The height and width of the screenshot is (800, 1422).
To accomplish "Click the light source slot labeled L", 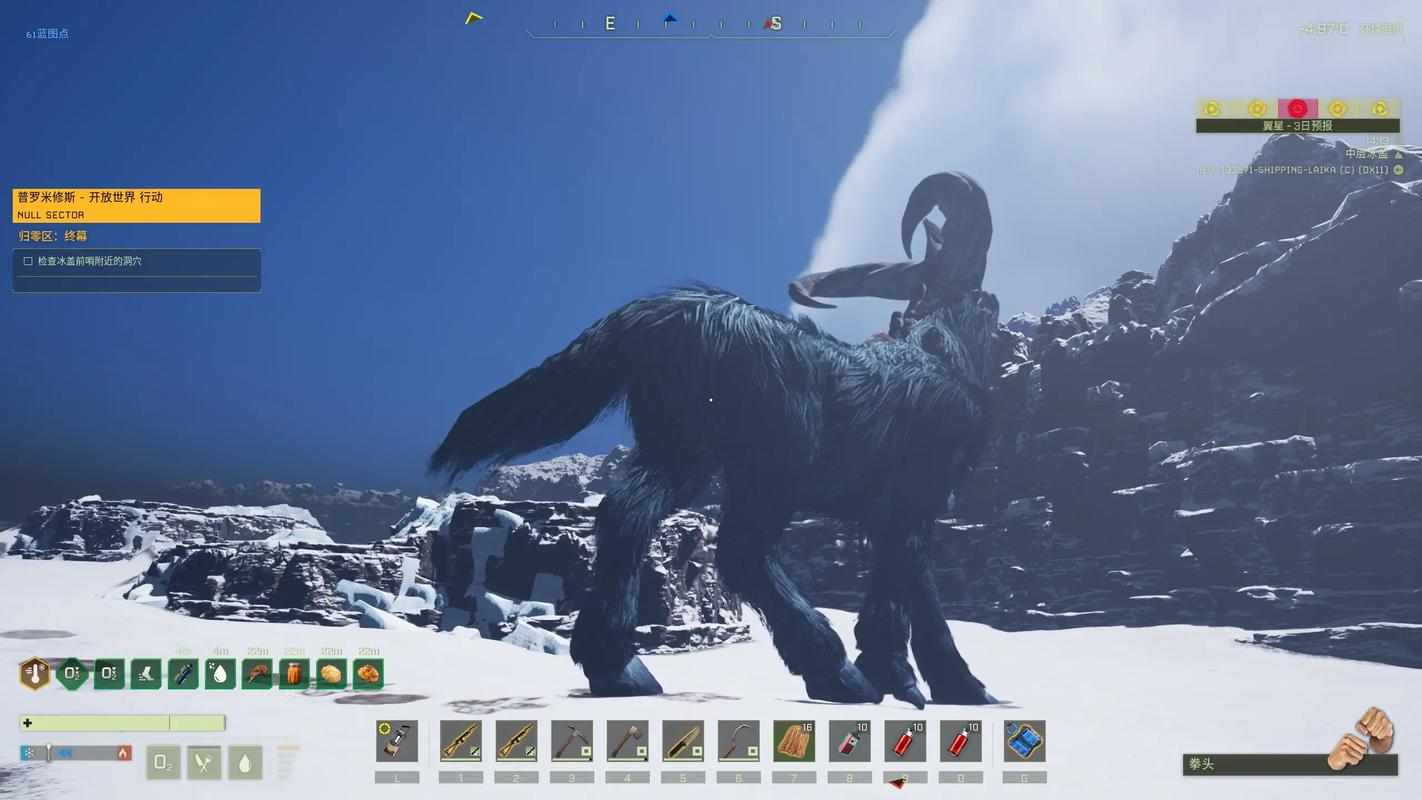I will (x=397, y=741).
